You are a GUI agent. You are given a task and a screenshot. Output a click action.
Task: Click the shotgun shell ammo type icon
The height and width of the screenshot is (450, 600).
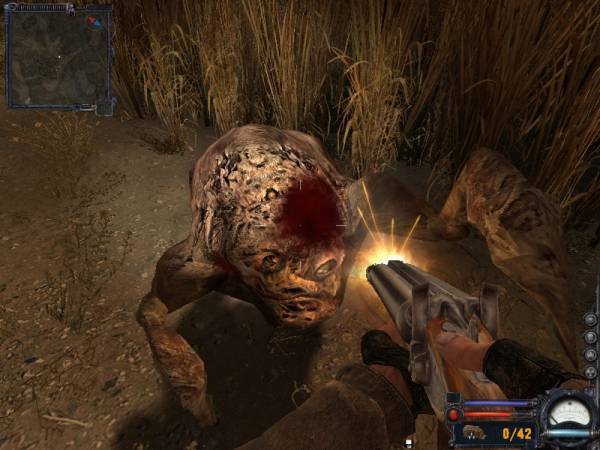coord(475,433)
